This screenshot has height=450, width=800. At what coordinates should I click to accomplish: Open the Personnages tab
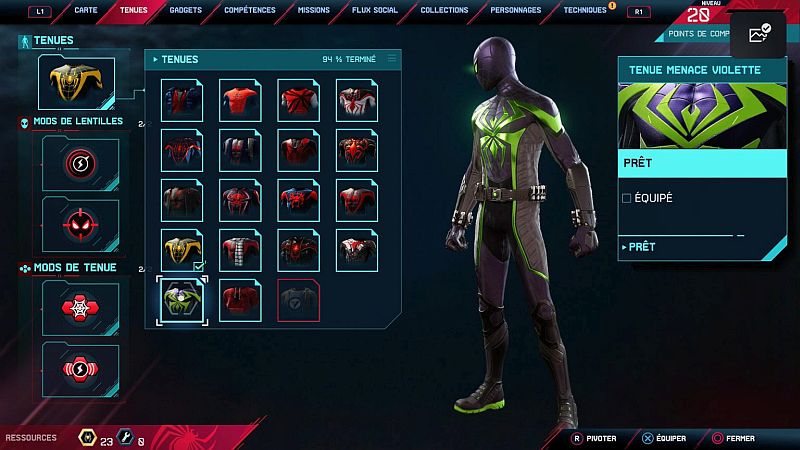point(515,10)
